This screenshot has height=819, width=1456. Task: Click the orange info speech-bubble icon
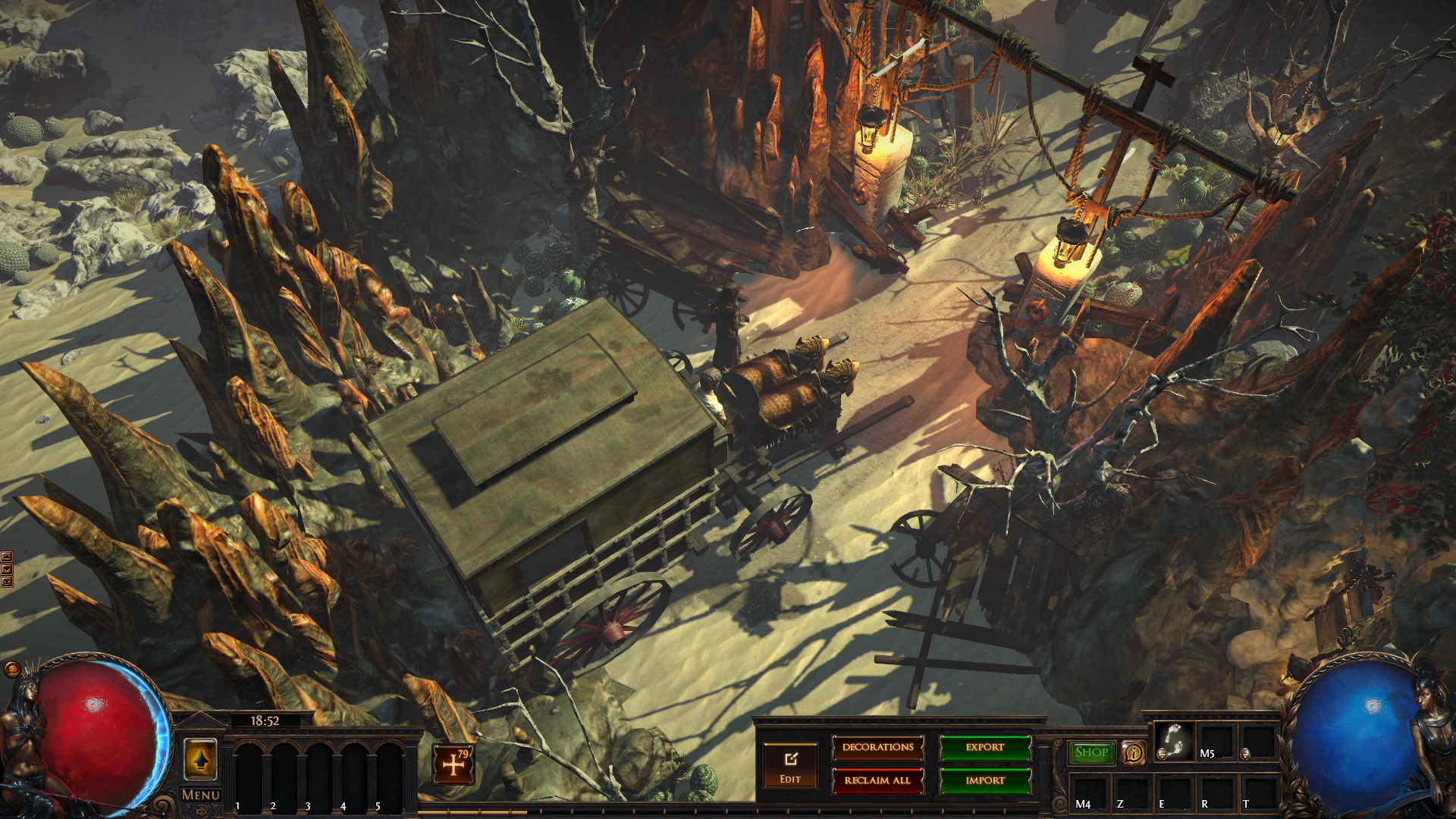click(x=1134, y=753)
